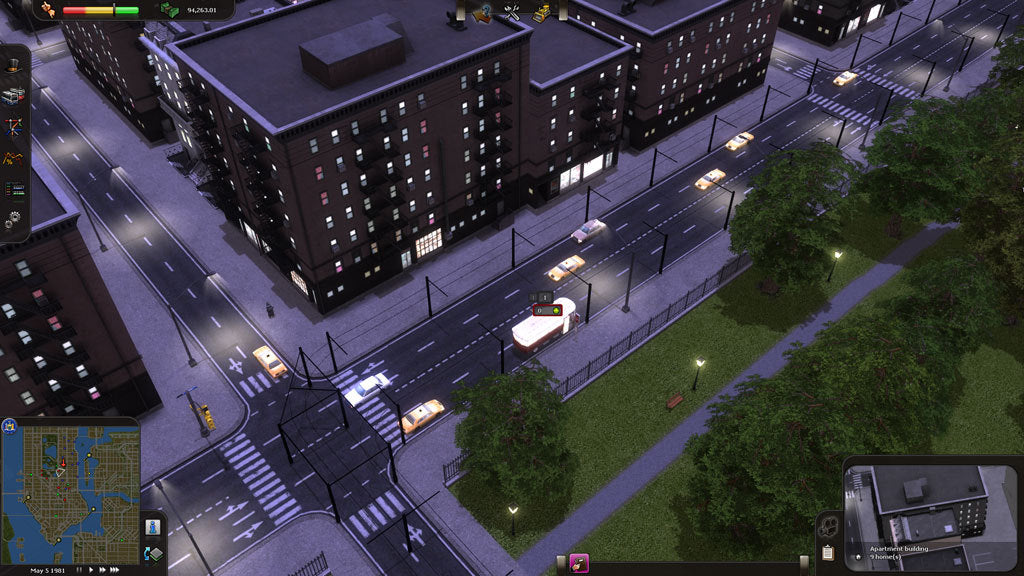This screenshot has height=576, width=1024.
Task: Open the vehicles menu with bus icon
Action: coord(12,96)
